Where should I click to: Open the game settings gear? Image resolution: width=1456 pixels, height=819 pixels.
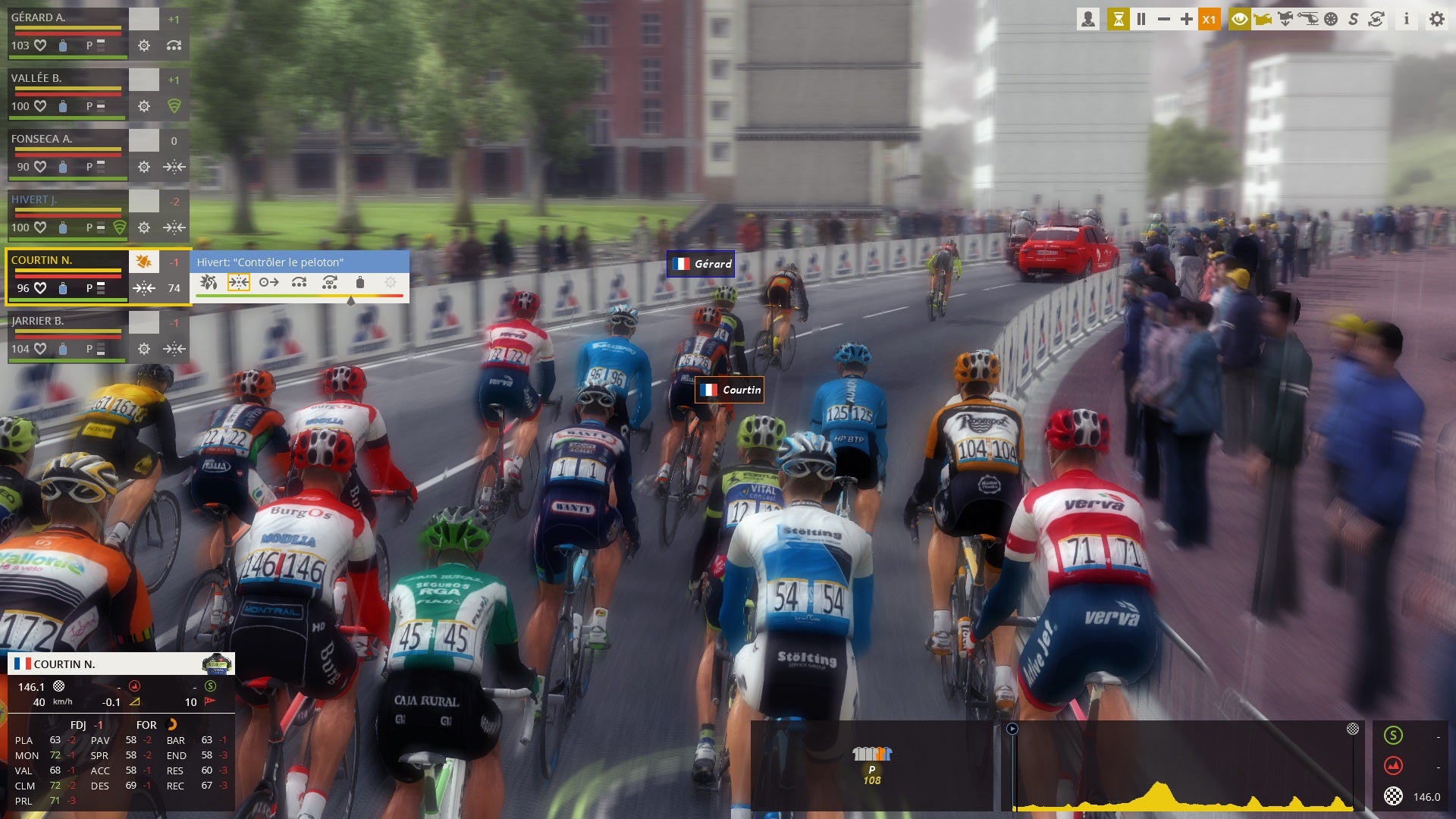point(1437,19)
